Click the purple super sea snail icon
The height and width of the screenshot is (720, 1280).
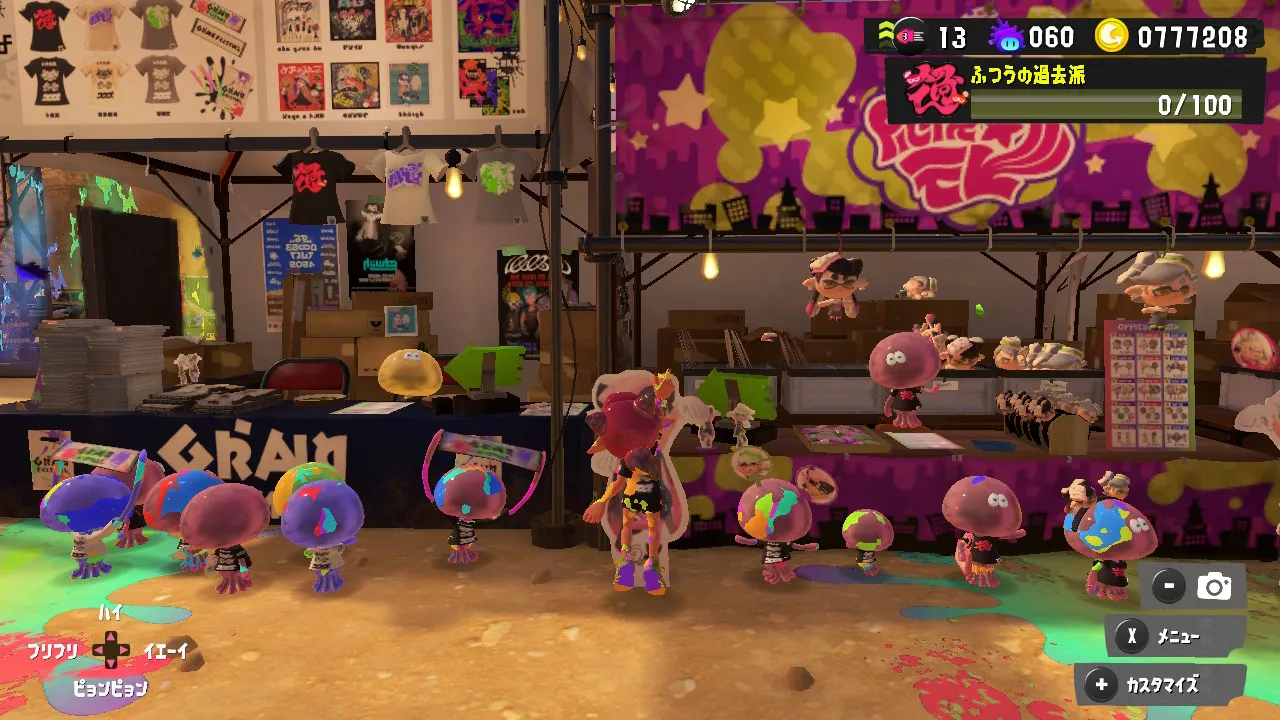point(1005,38)
